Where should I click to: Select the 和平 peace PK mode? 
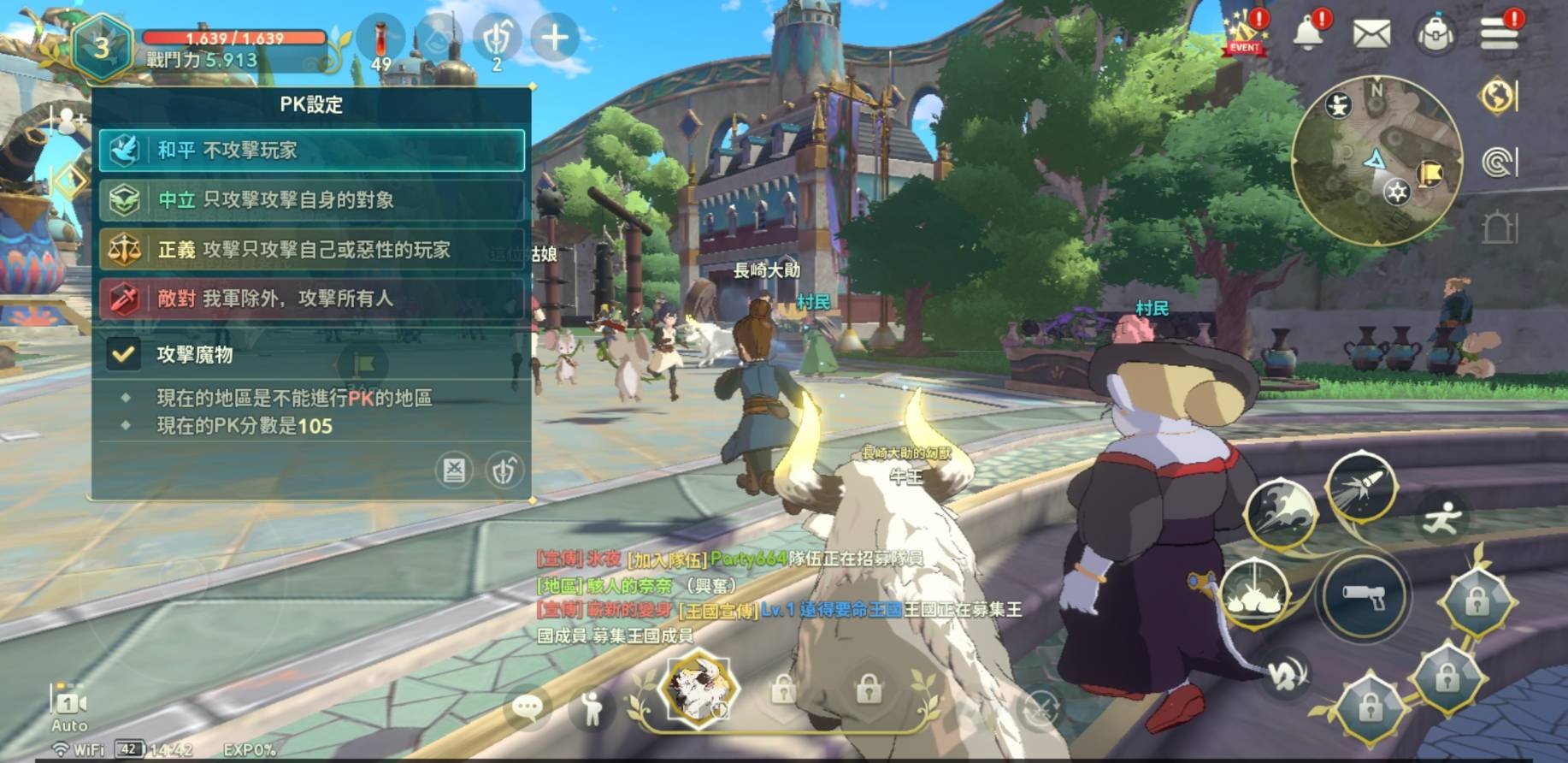311,151
